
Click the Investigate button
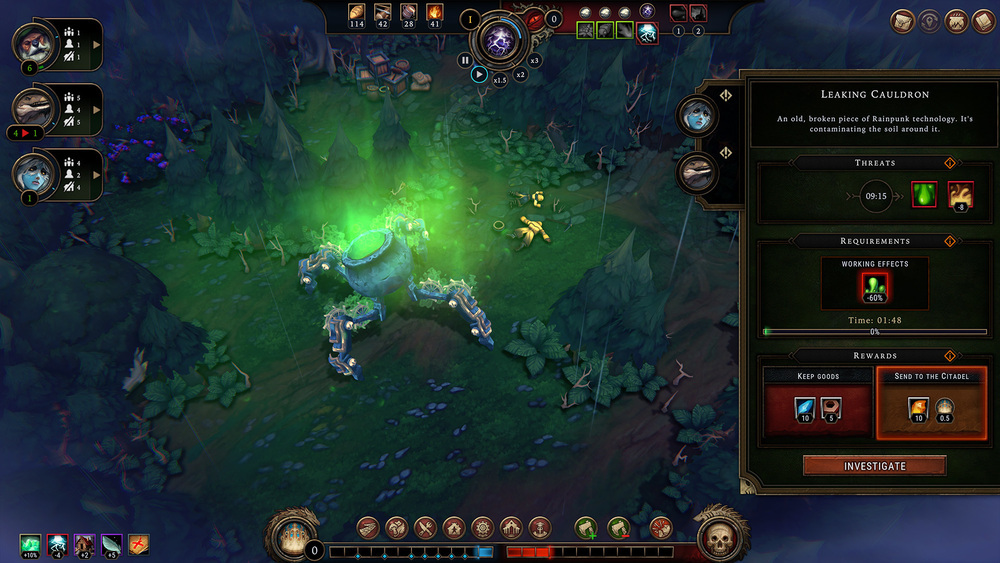874,466
